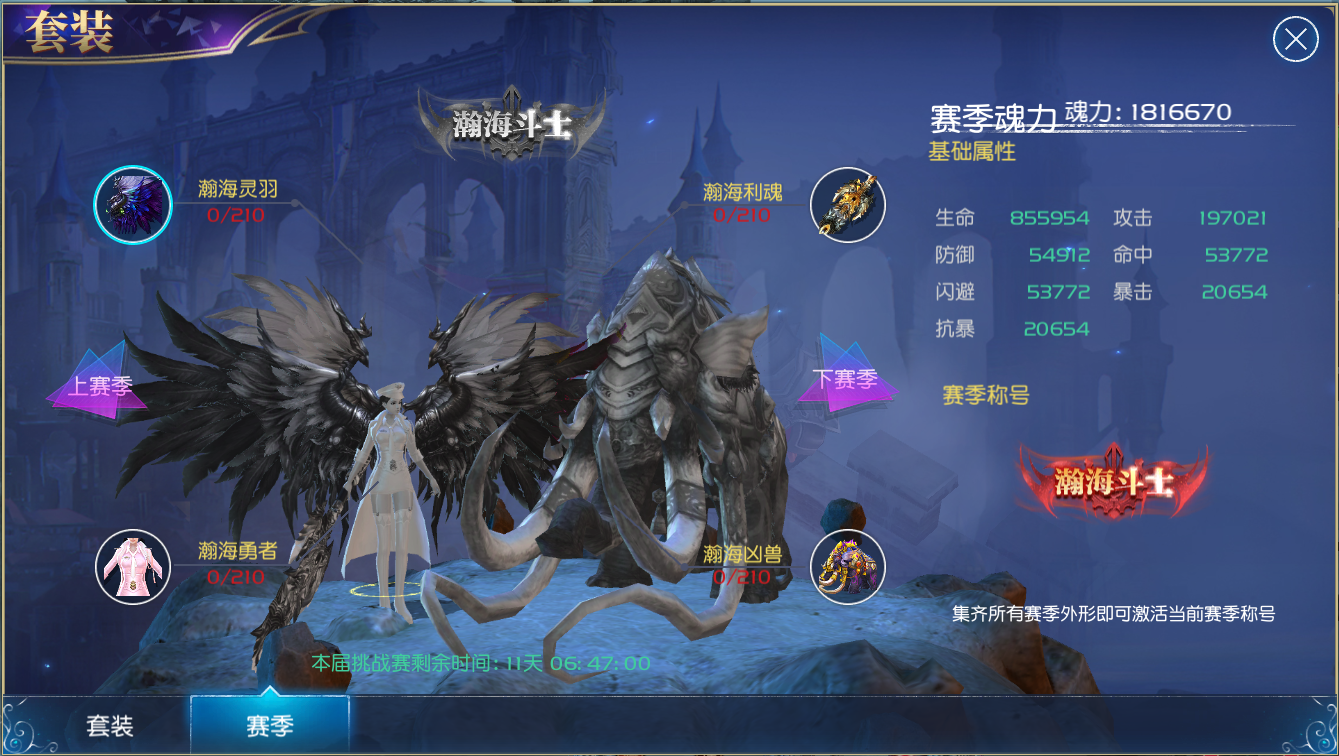Close the 套装 suit panel
The image size is (1339, 756).
(1295, 40)
